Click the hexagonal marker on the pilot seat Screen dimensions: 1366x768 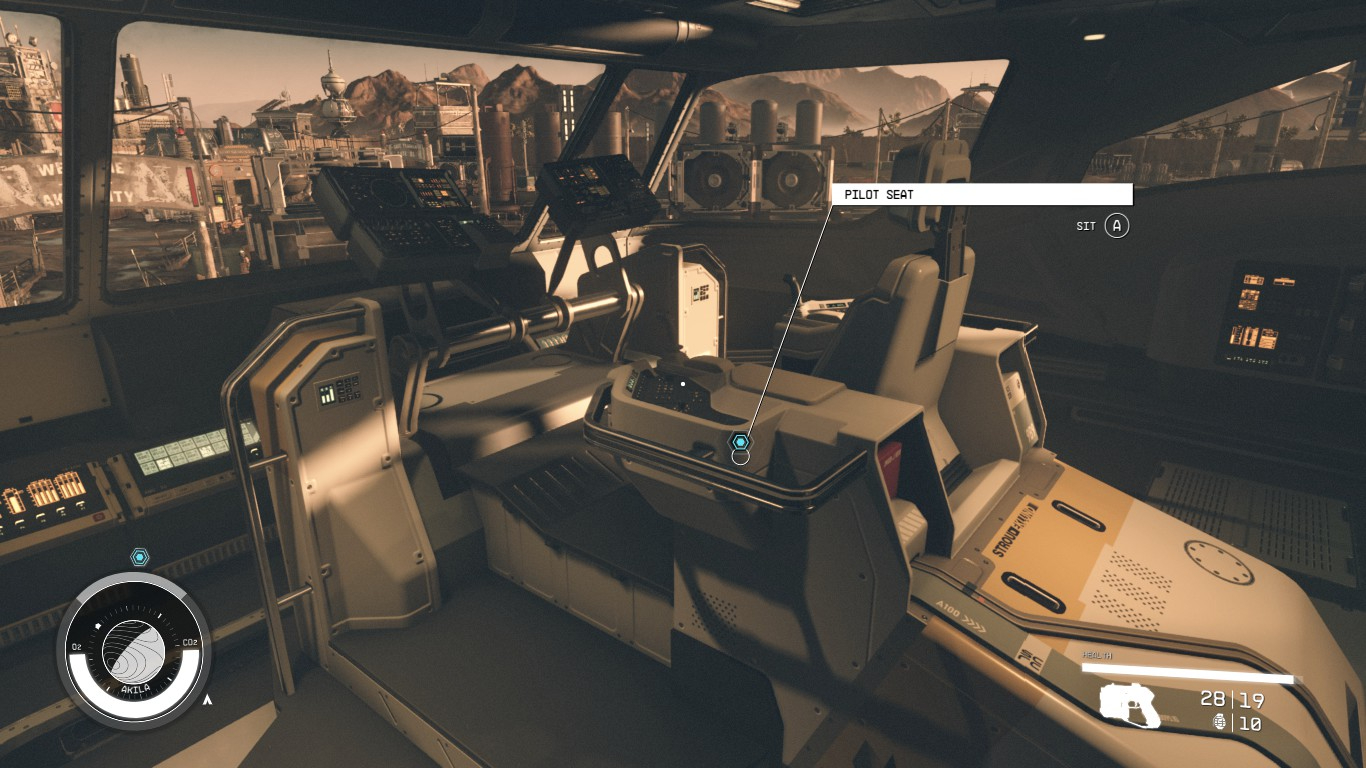(740, 442)
